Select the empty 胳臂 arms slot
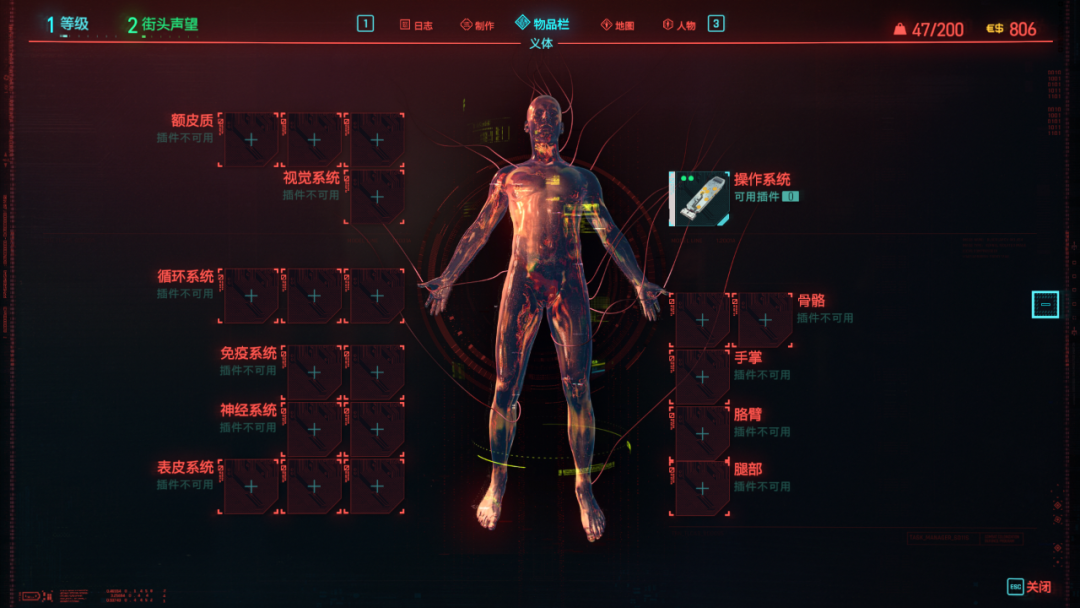Viewport: 1080px width, 608px height. (702, 433)
